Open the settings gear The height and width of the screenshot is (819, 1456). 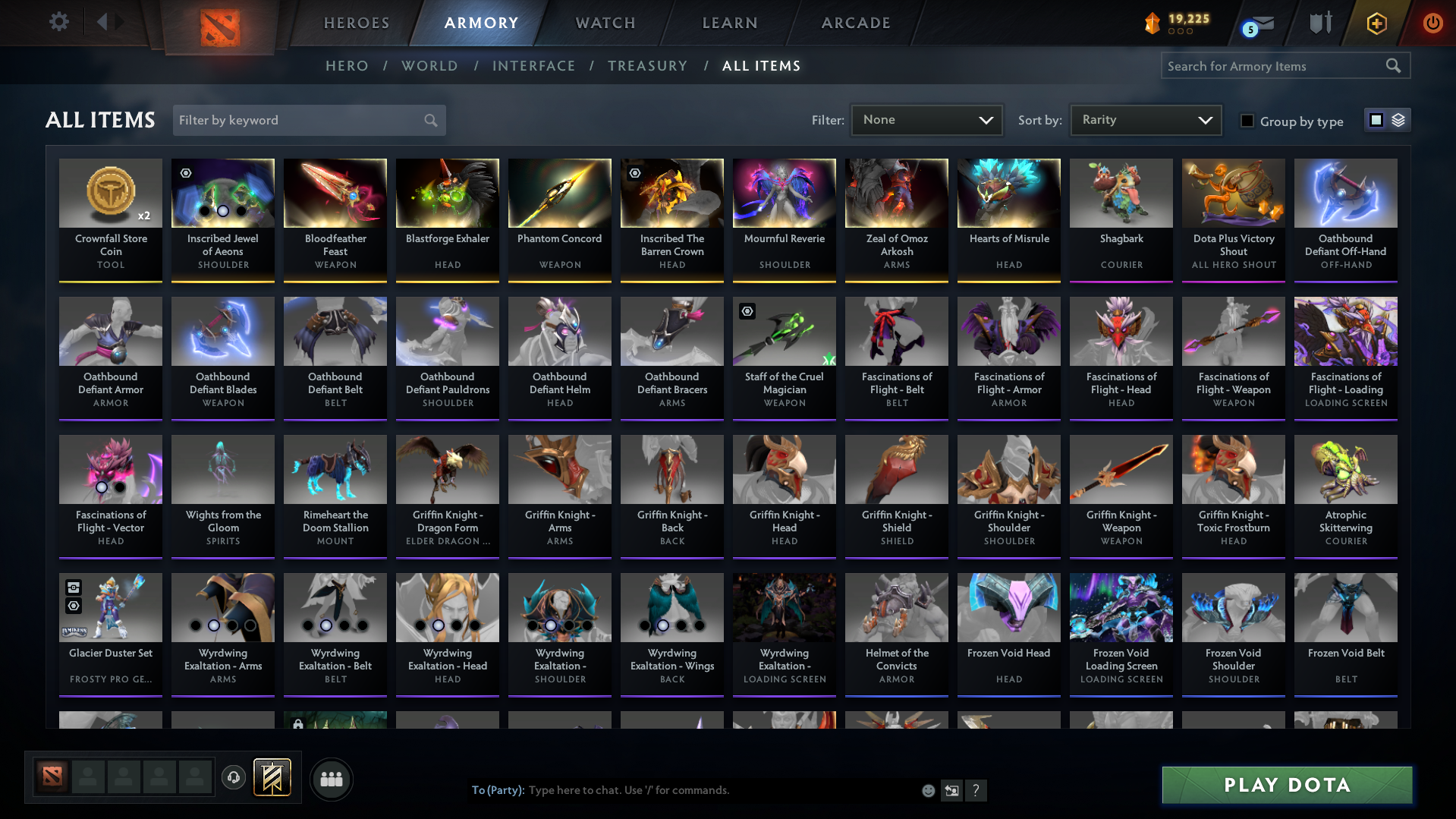59,23
